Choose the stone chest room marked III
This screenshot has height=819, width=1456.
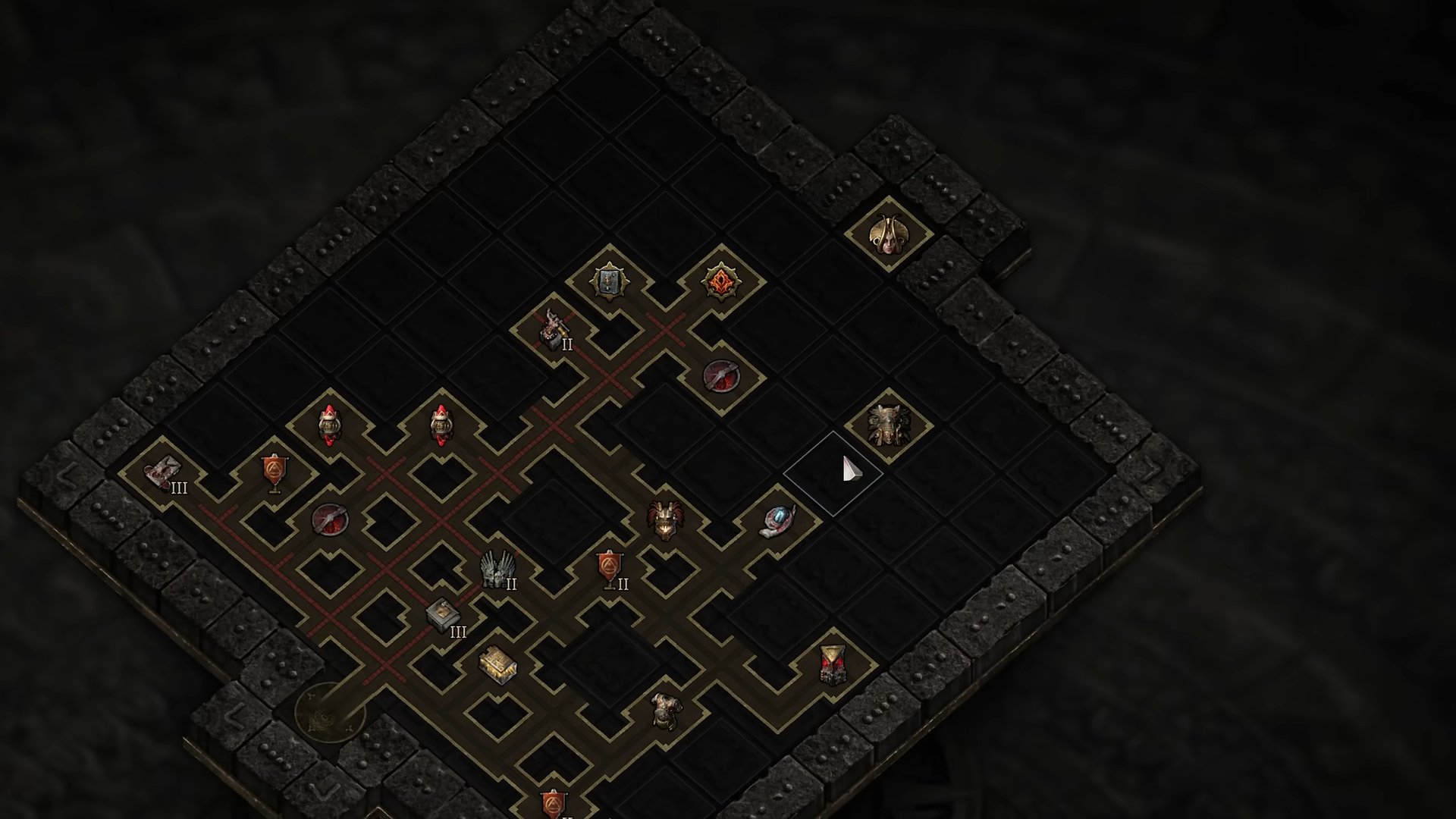pos(442,617)
